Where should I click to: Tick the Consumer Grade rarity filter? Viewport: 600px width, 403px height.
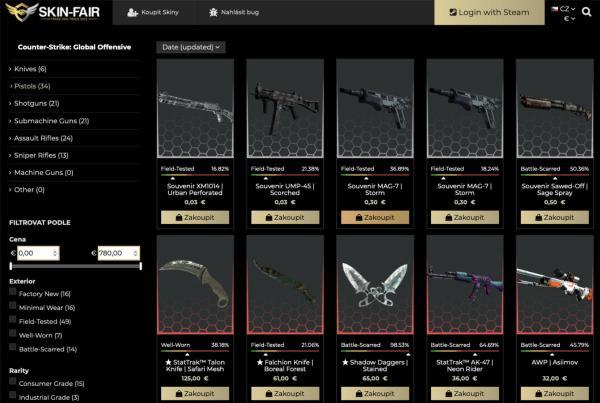pyautogui.click(x=14, y=382)
